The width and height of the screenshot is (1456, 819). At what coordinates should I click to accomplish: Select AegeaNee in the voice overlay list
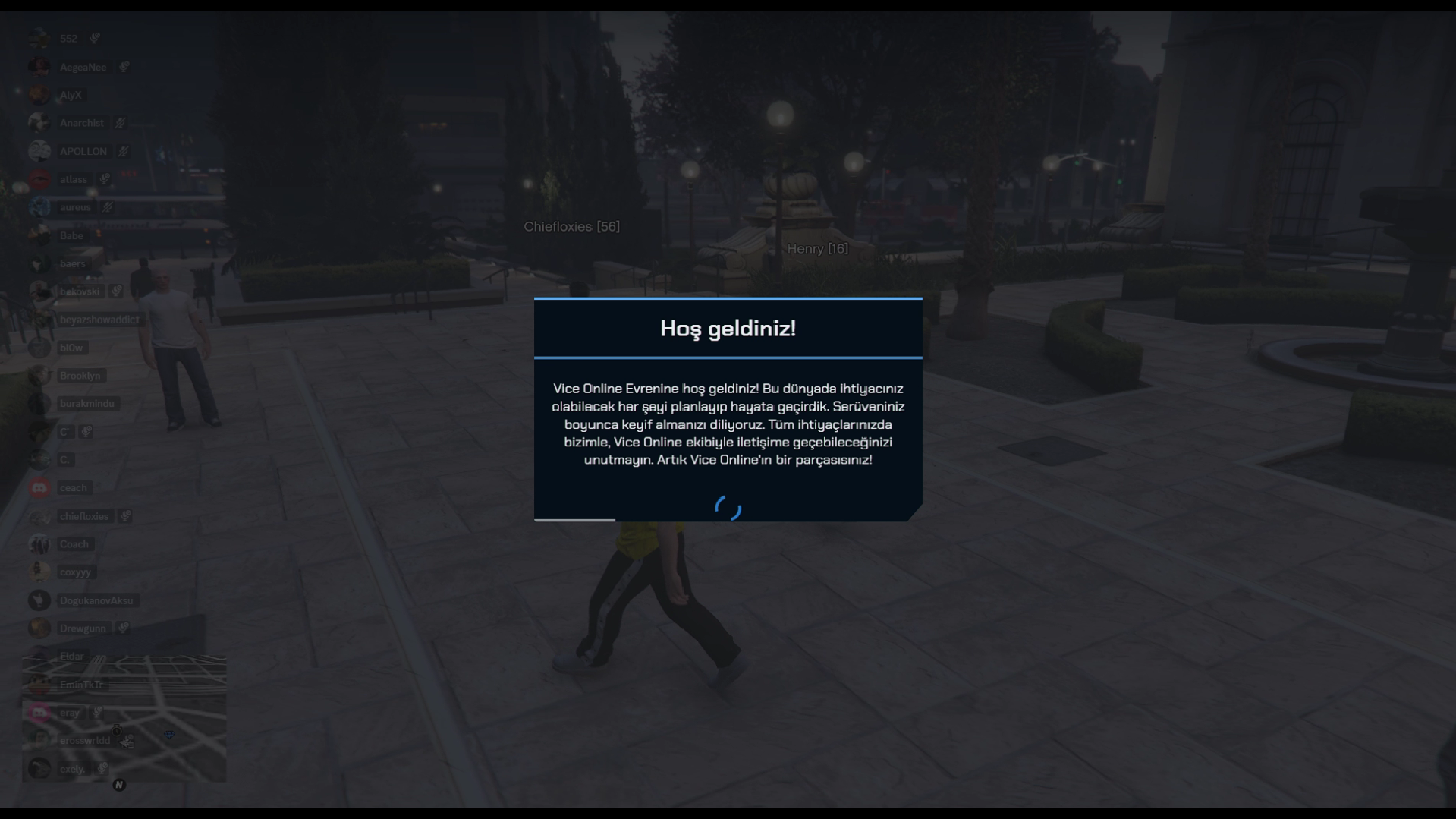[83, 67]
